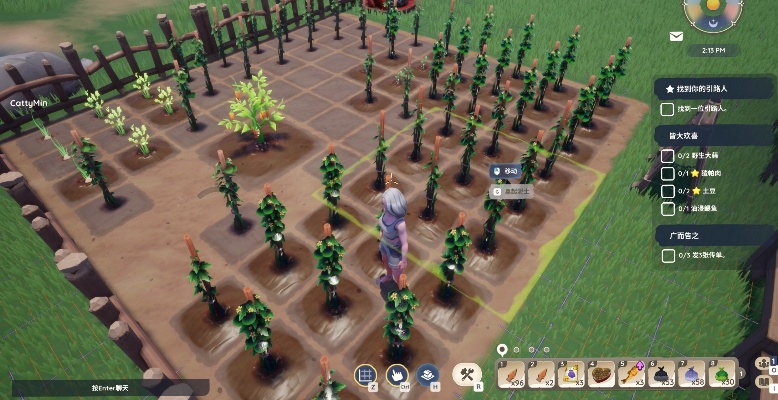778x400 pixels.
Task: Tick the 土豆 objective checkbox
Action: pos(667,189)
